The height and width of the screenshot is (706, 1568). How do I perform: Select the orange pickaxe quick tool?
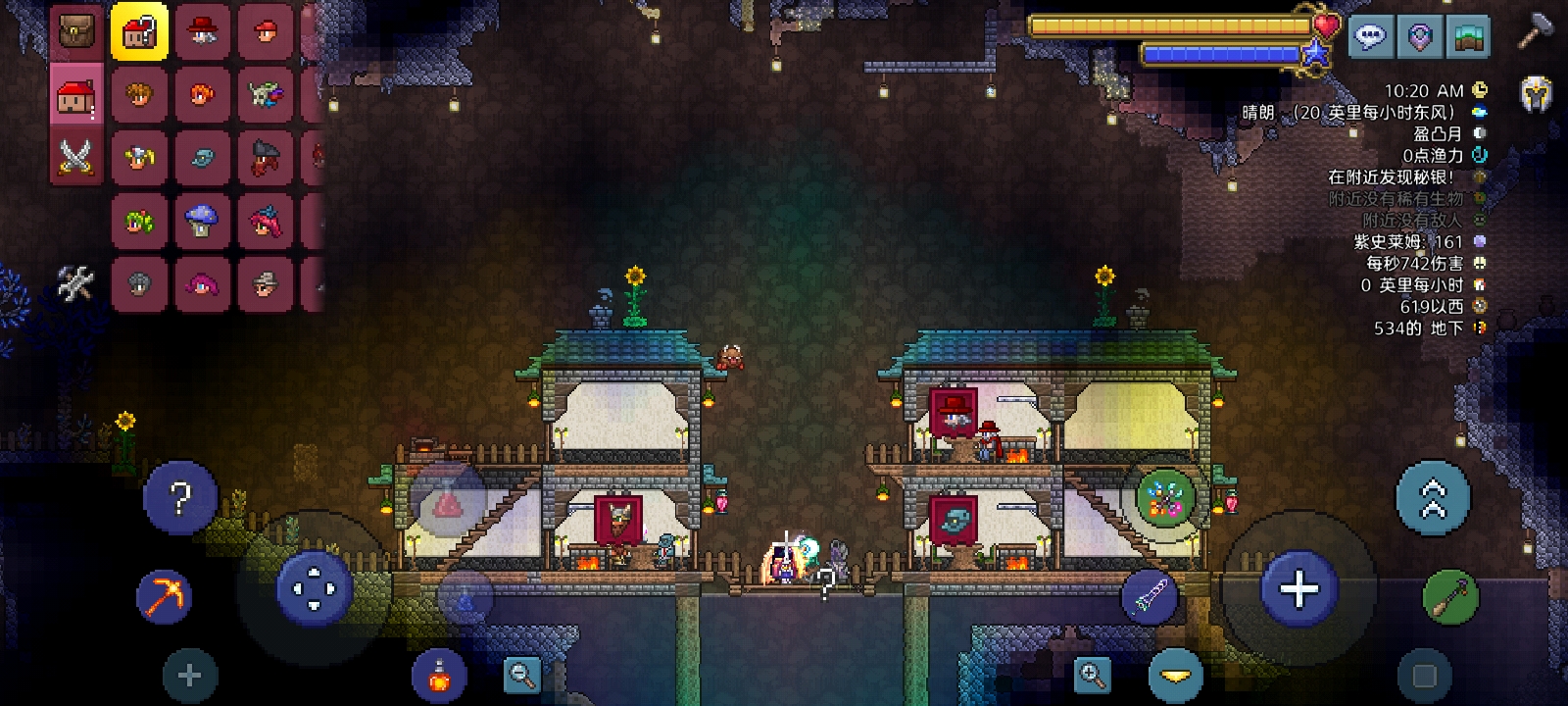click(163, 596)
